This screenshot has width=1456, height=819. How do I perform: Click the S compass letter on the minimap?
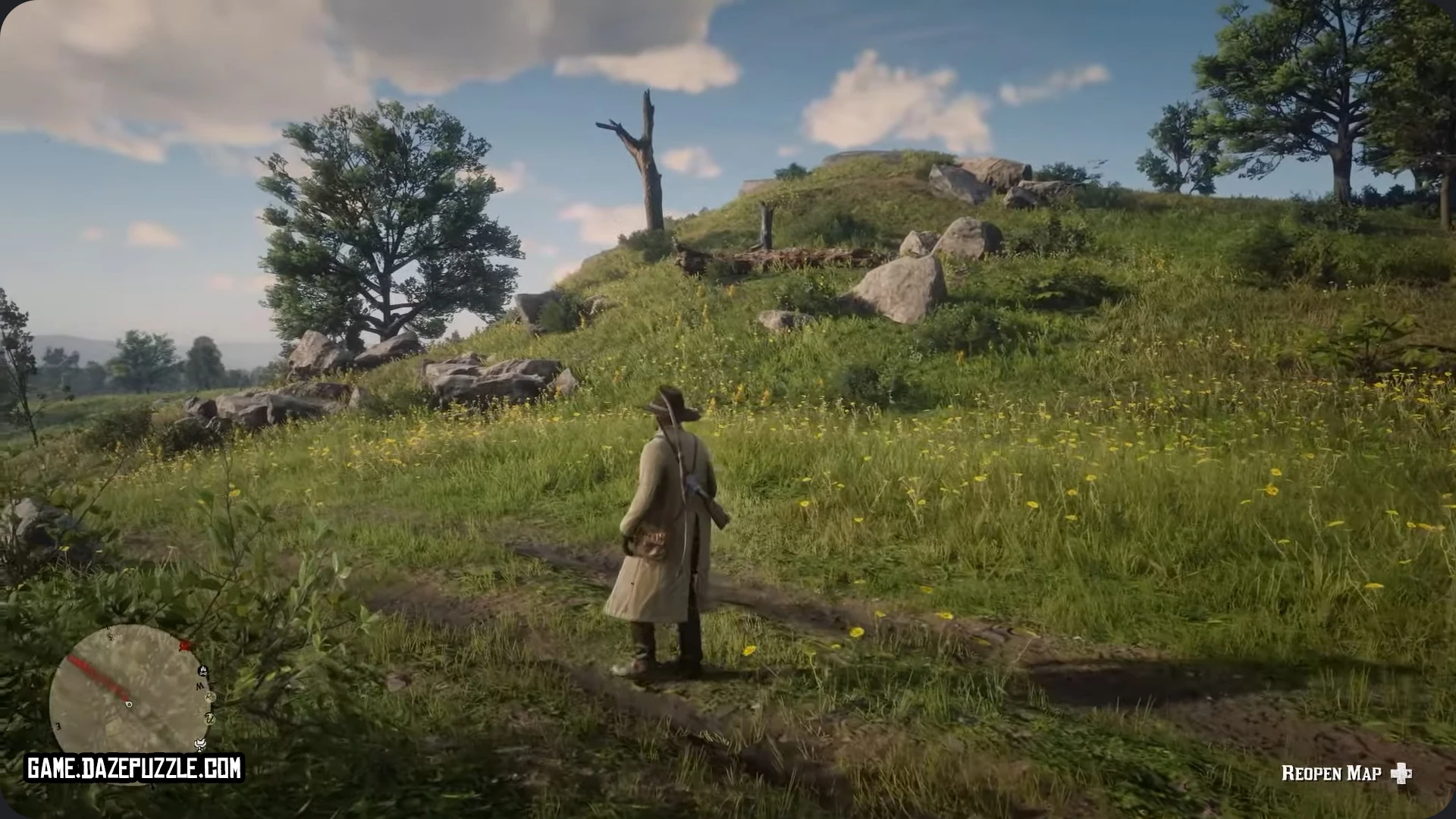[110, 638]
